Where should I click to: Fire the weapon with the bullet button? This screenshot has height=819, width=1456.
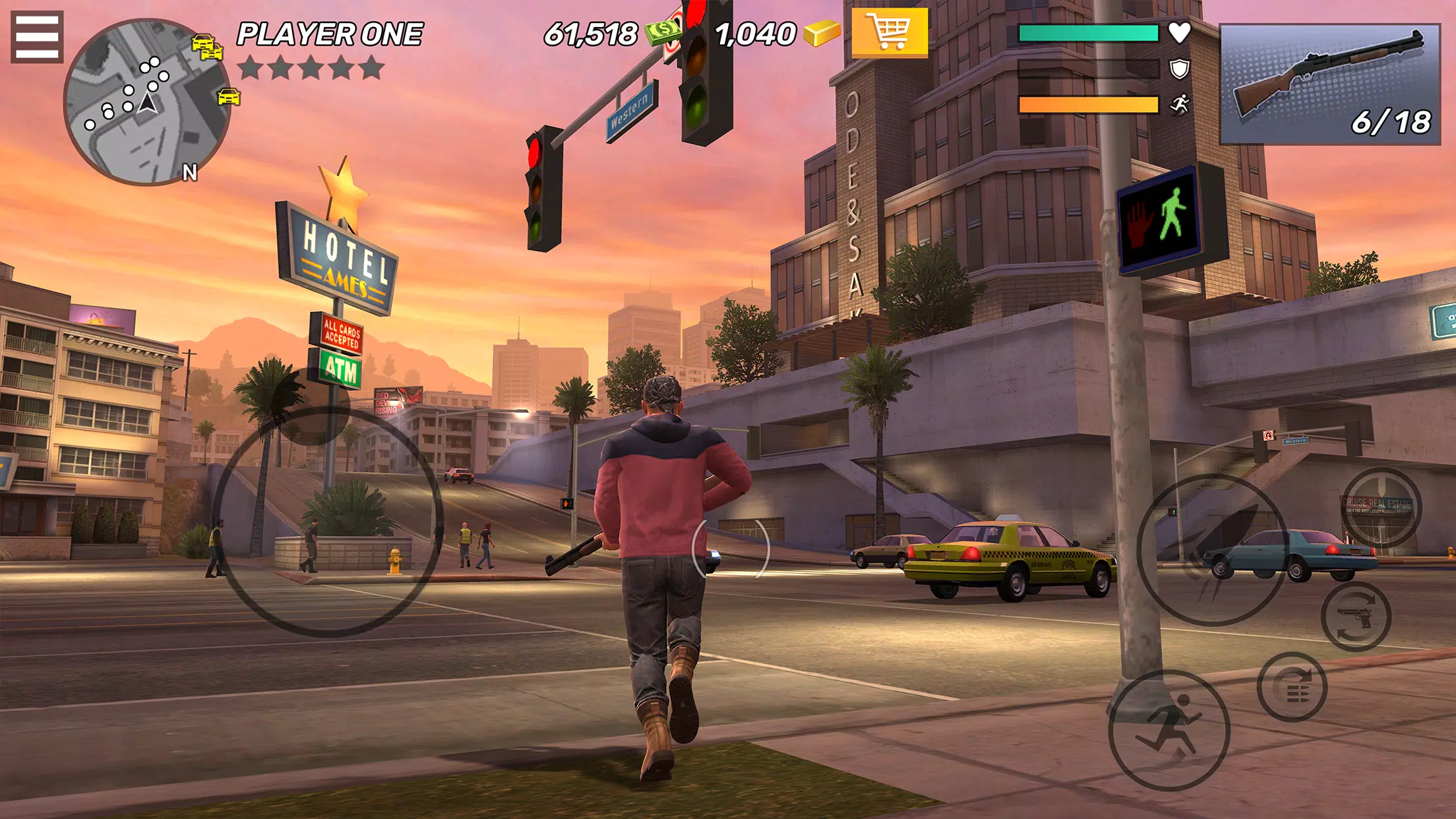[x=1212, y=549]
